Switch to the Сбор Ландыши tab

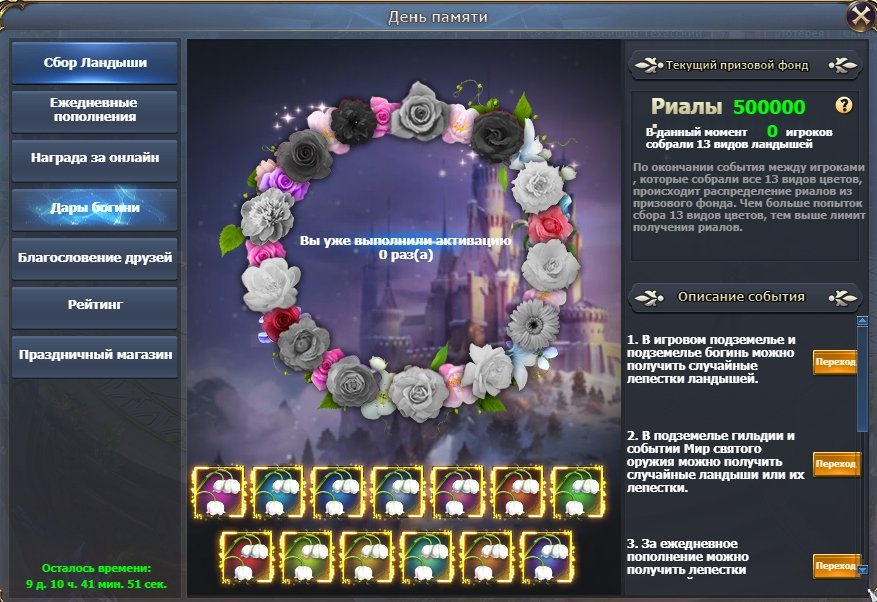coord(95,62)
